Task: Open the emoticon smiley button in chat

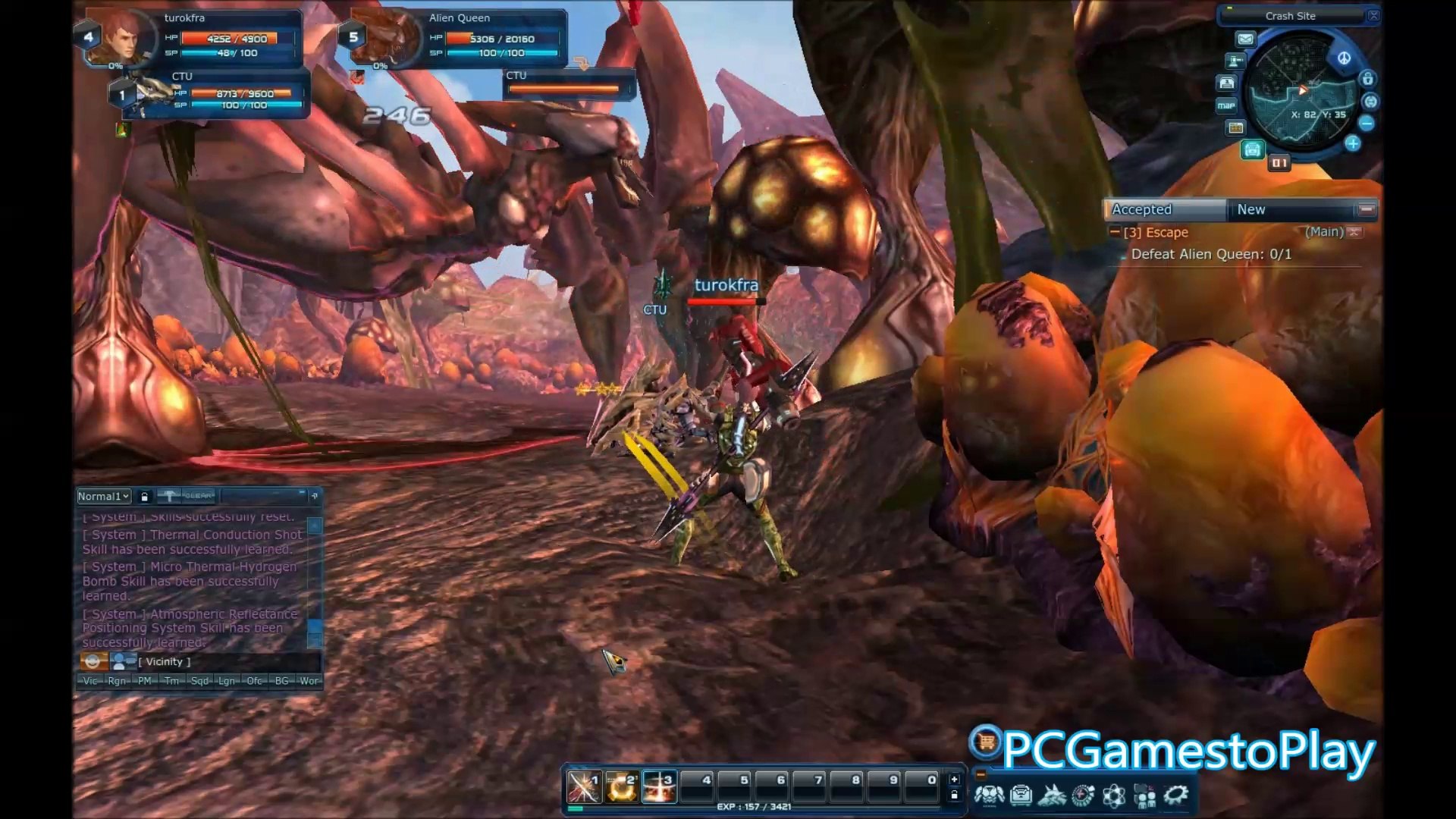Action: tap(93, 661)
